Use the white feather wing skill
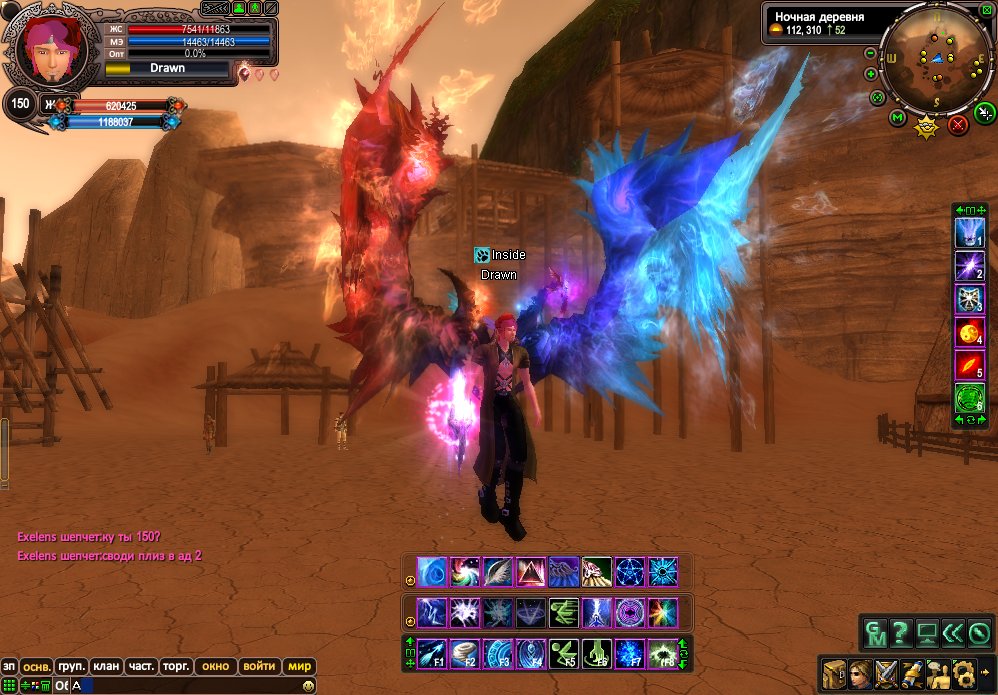 click(x=498, y=571)
